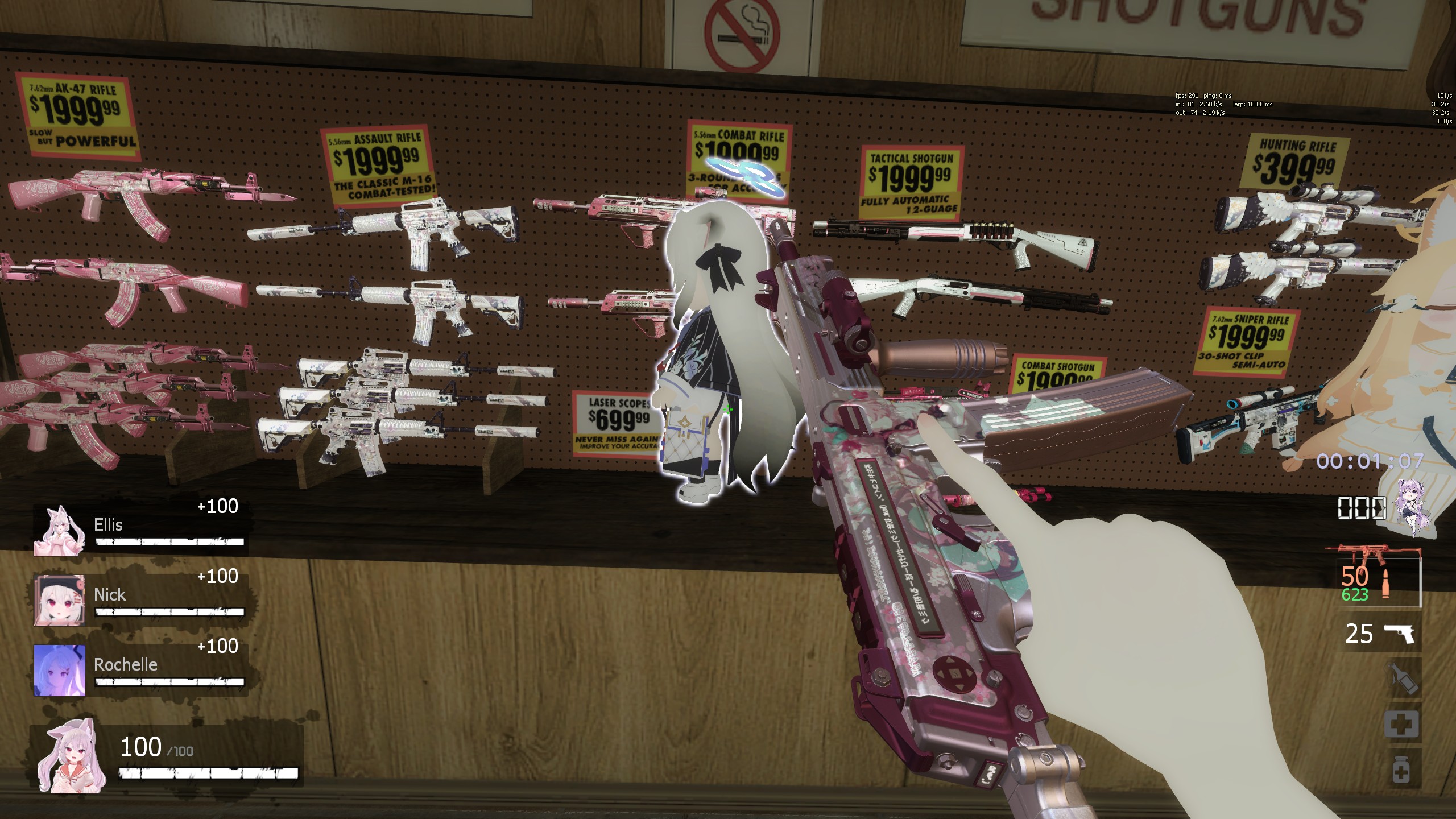The height and width of the screenshot is (819, 1456).
Task: Select the primary rifle weapon slot
Action: click(x=1373, y=576)
